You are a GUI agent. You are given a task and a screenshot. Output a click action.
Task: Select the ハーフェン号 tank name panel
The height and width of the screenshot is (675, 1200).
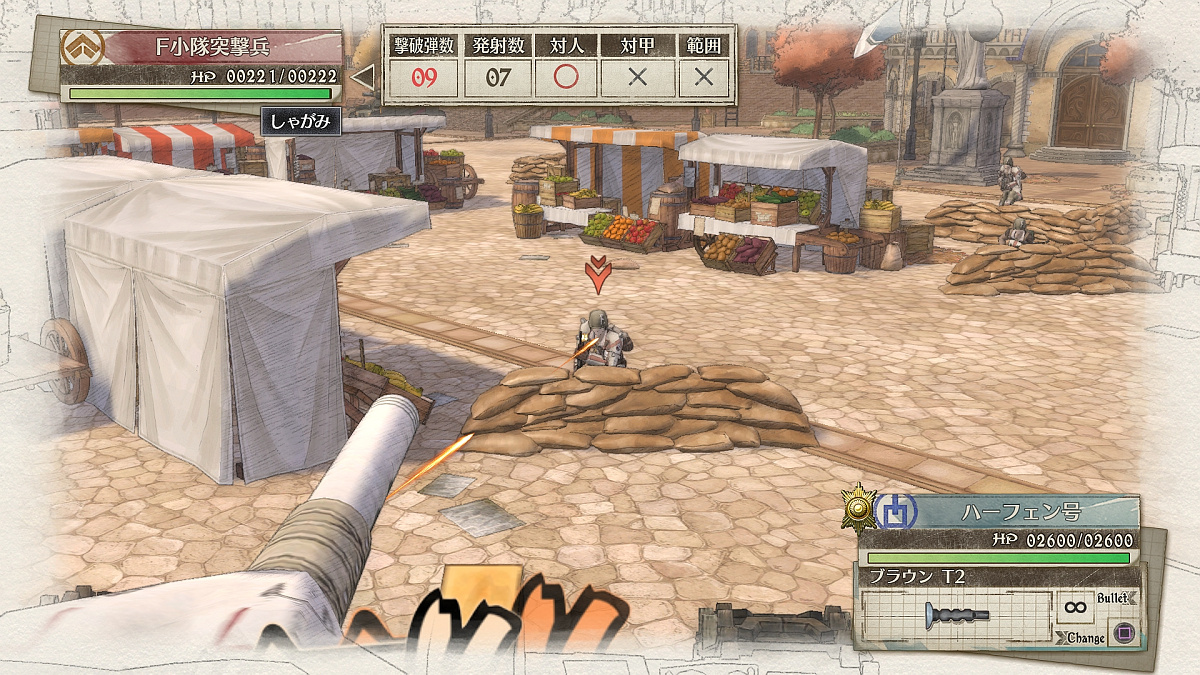pos(1020,511)
